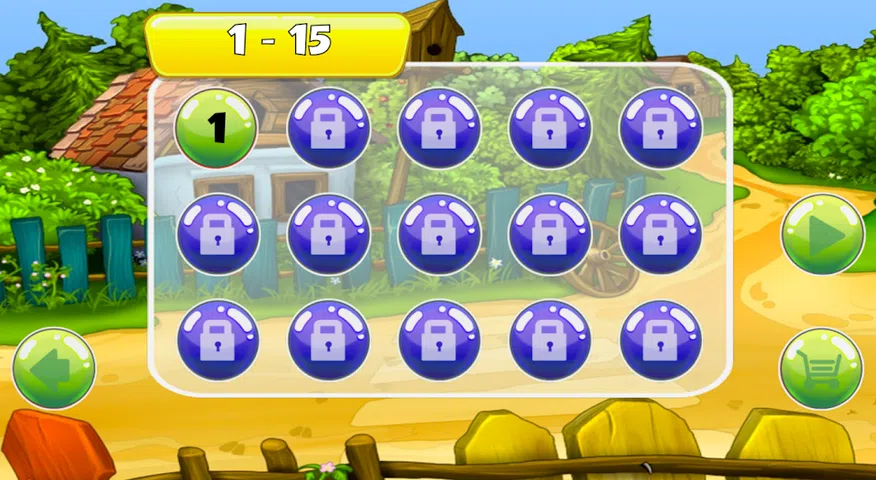Viewport: 876px width, 480px height.
Task: Go back with the left arrow button
Action: click(x=54, y=367)
